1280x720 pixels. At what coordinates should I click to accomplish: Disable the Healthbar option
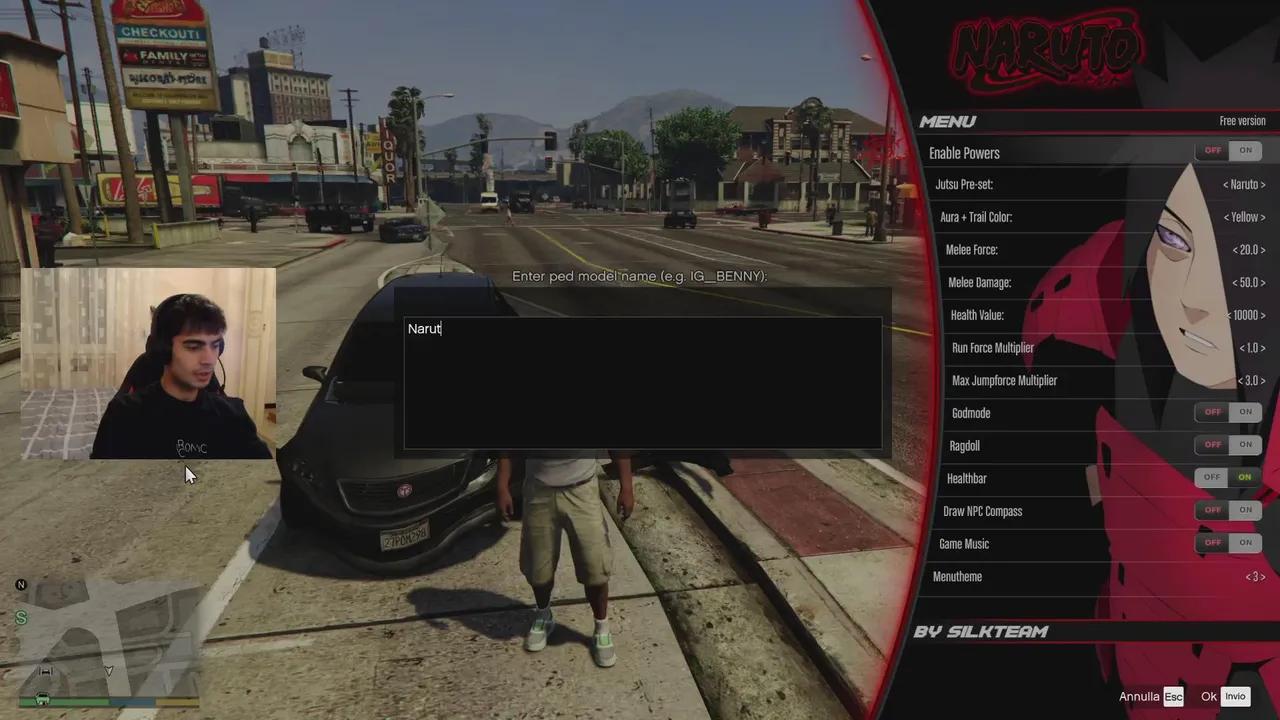click(1211, 477)
